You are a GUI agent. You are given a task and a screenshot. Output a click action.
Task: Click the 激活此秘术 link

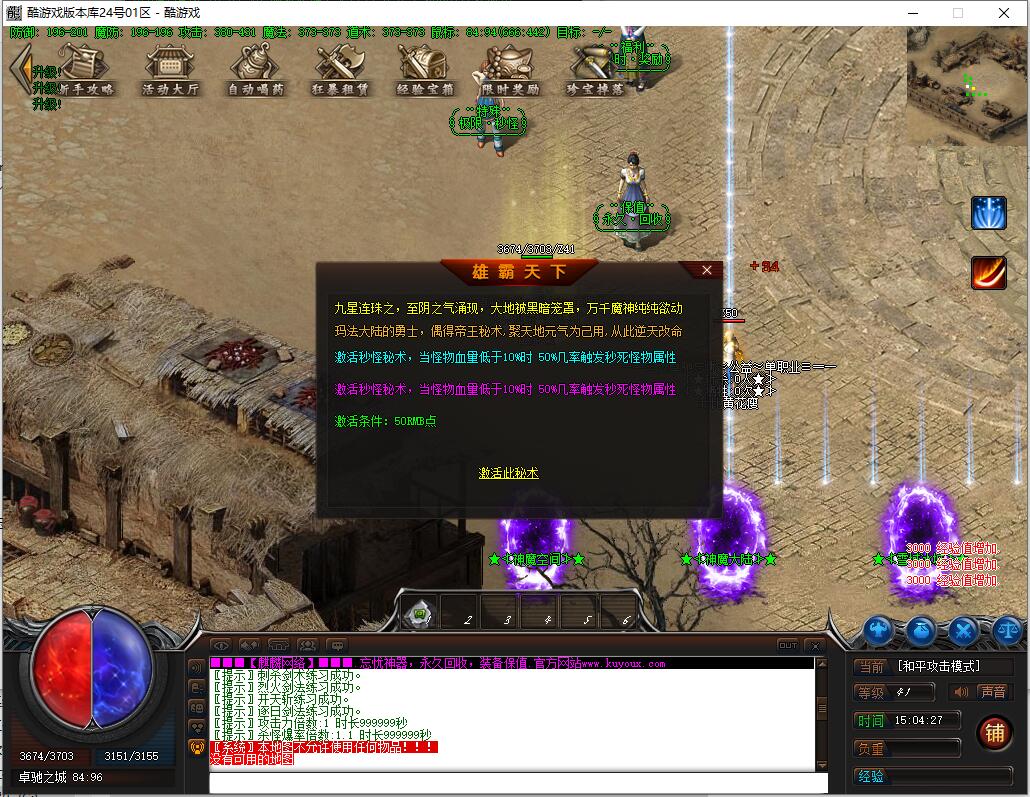point(508,473)
